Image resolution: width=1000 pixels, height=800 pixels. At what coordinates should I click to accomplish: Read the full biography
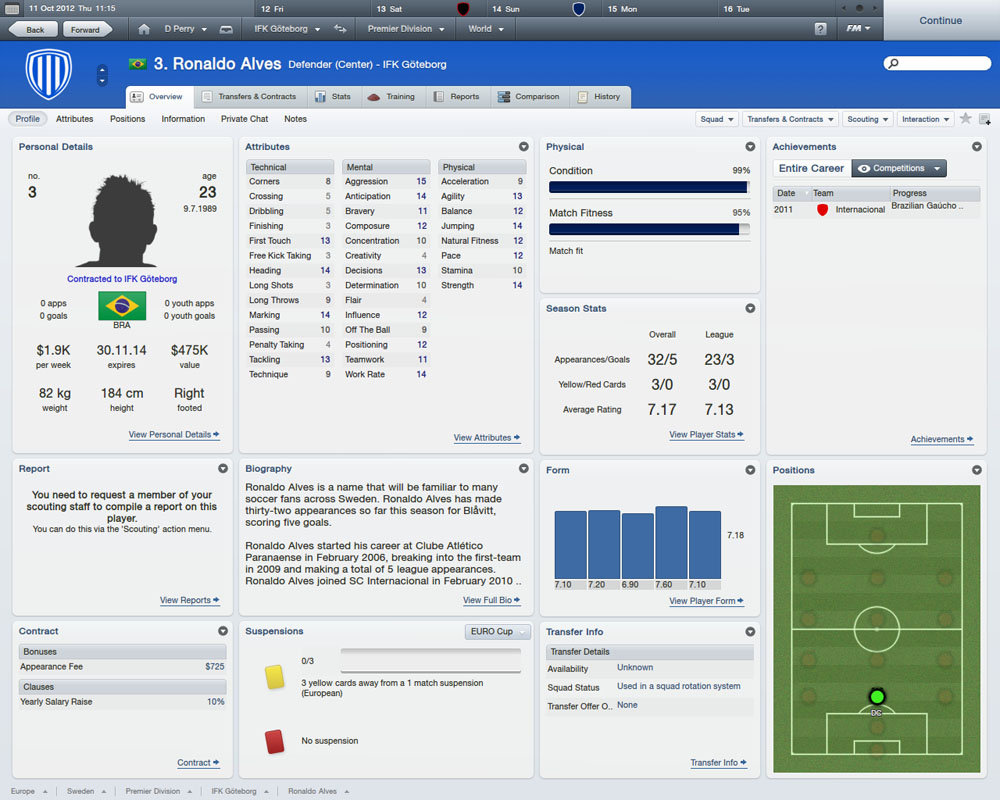coord(491,601)
